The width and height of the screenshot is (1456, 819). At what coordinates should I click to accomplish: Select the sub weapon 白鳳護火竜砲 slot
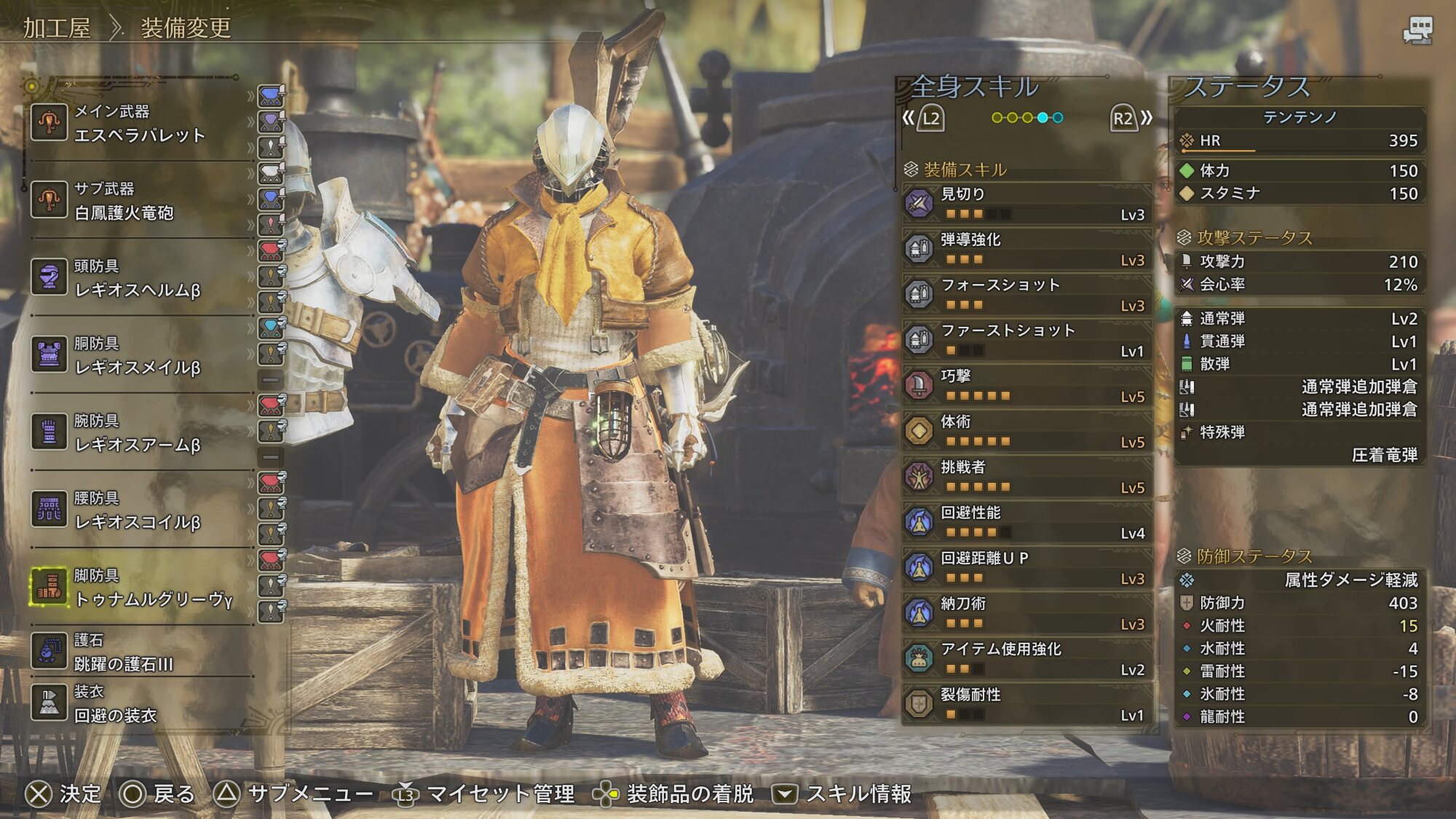[x=138, y=202]
